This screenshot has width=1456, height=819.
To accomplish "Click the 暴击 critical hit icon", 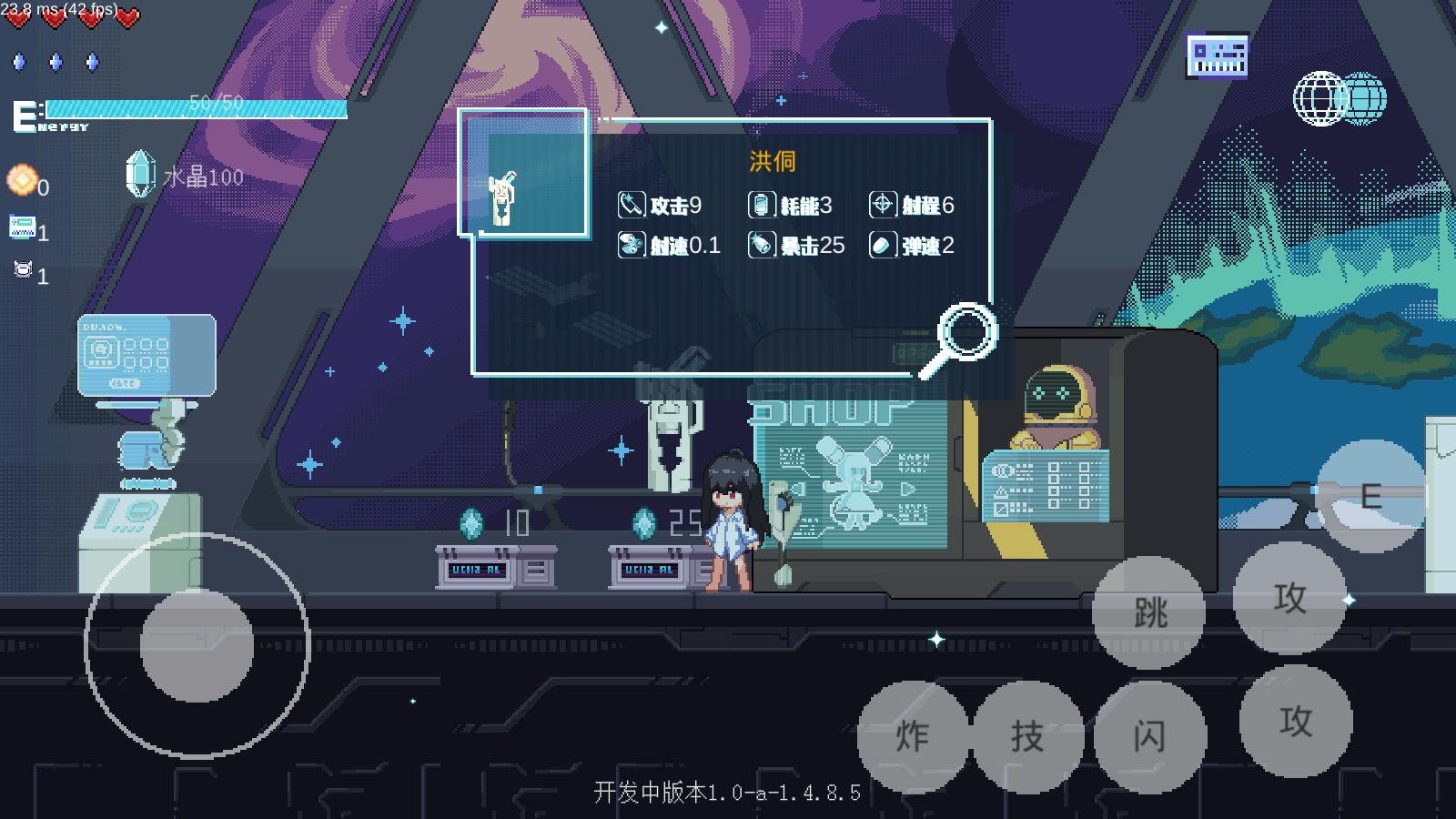I will pyautogui.click(x=763, y=245).
